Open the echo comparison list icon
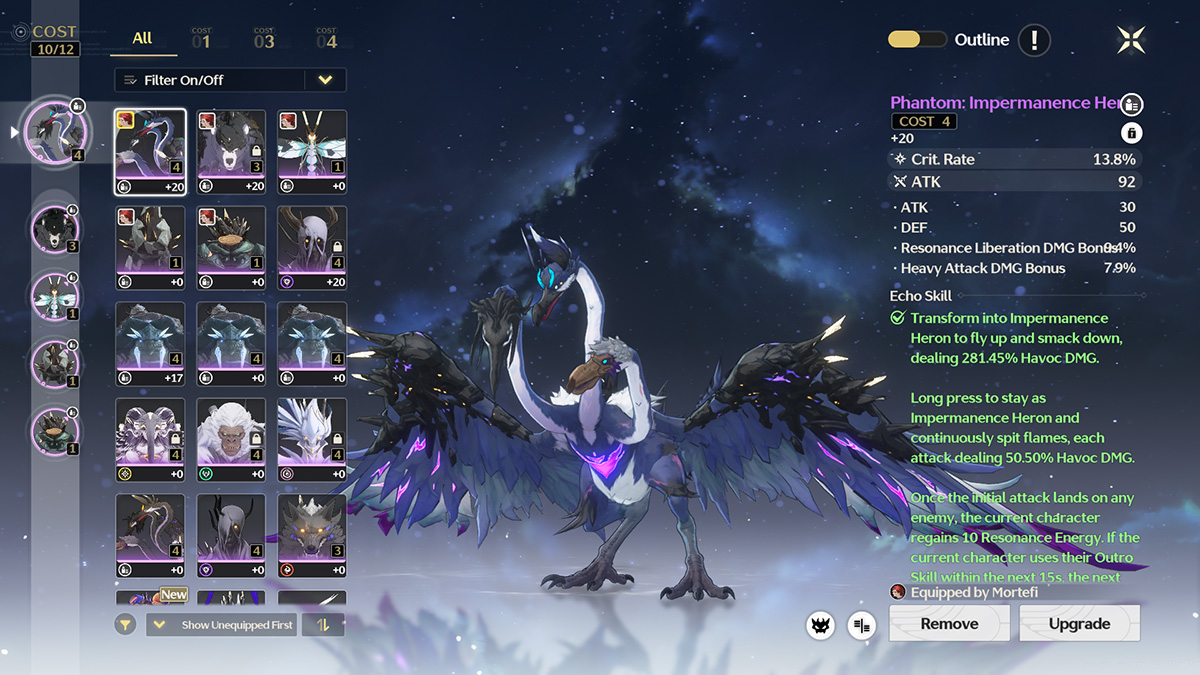The image size is (1200, 675). [x=860, y=626]
